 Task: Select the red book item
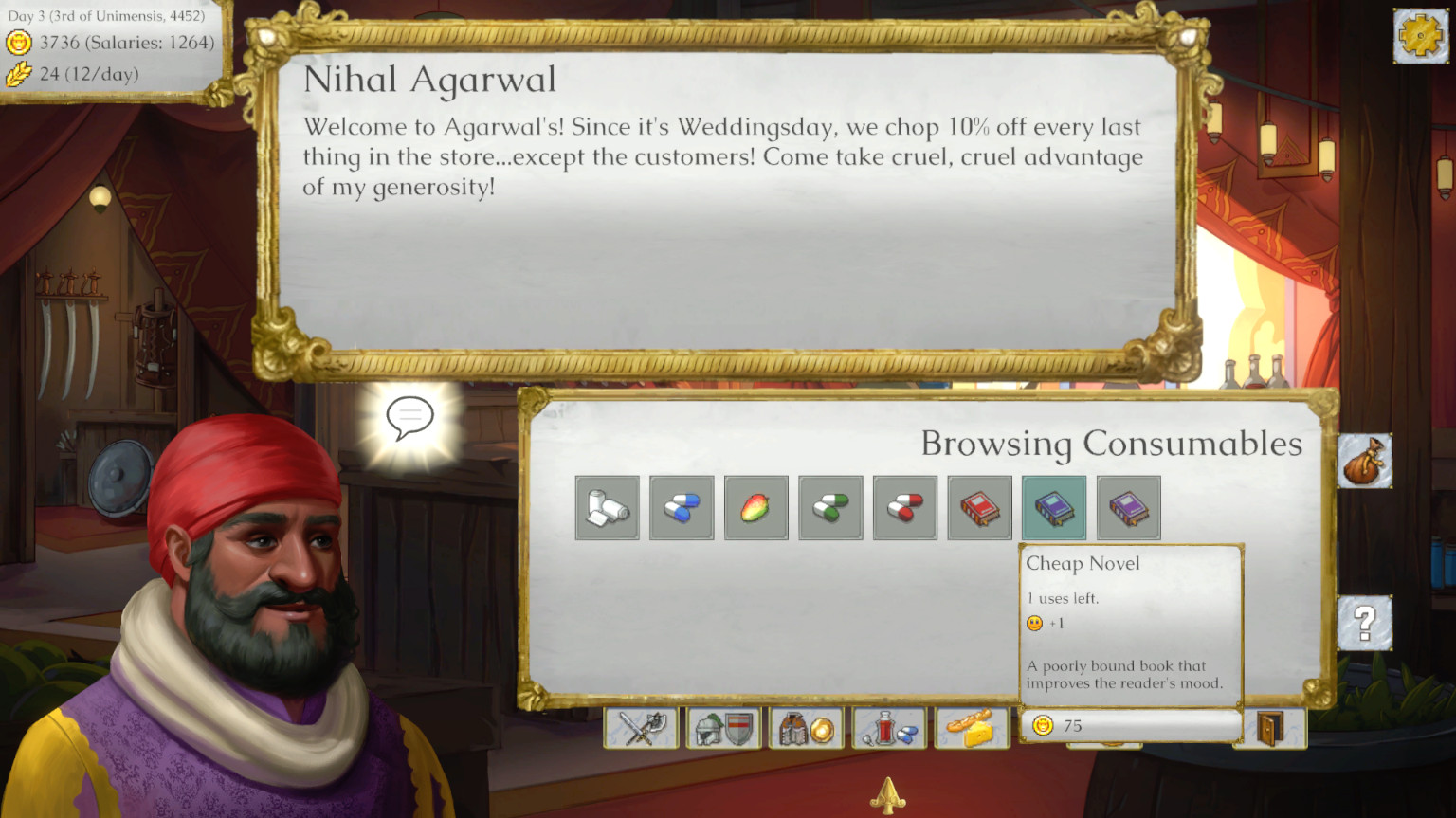click(979, 508)
